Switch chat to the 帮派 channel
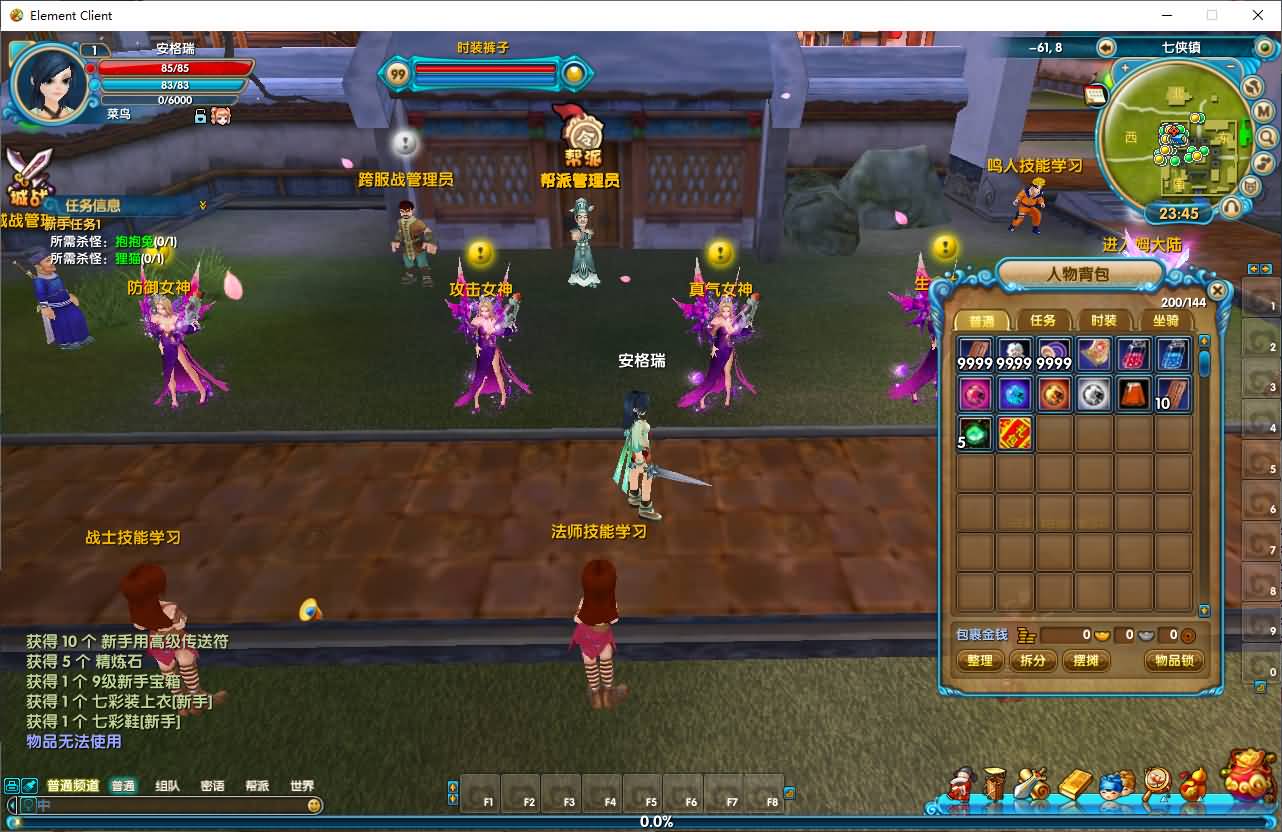The image size is (1282, 832). click(257, 786)
